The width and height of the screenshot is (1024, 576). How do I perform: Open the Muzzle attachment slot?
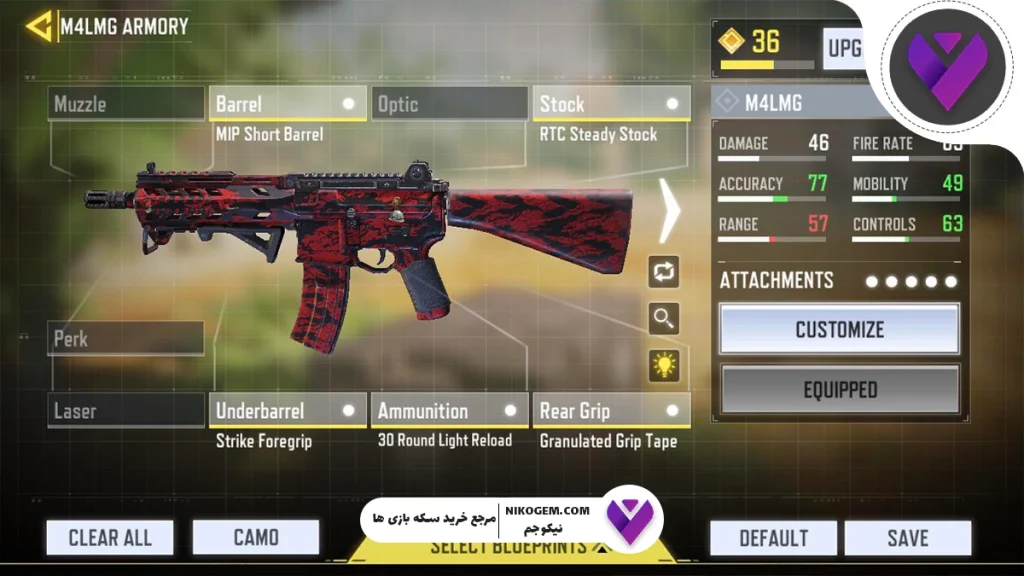[126, 104]
